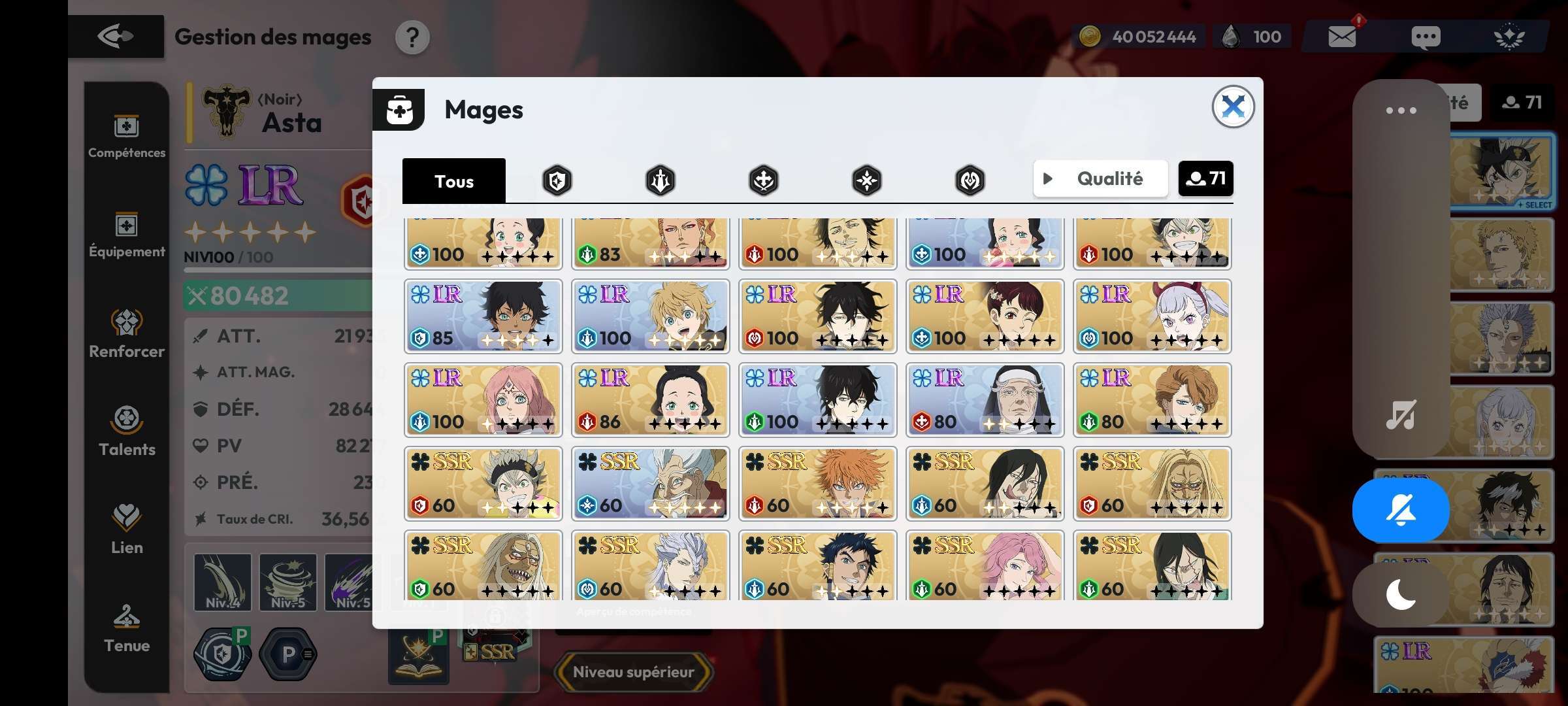Tap the blue muted notification bell

tap(1401, 510)
